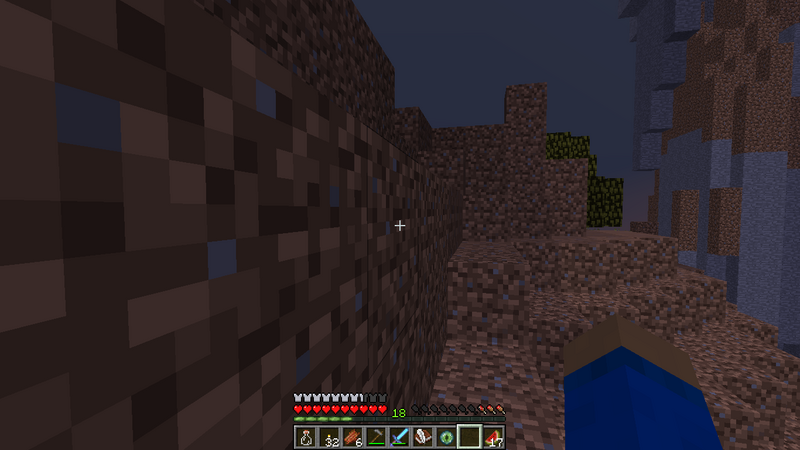Image resolution: width=800 pixels, height=450 pixels.
Task: Pick the eye of ender slot
Action: click(x=445, y=437)
